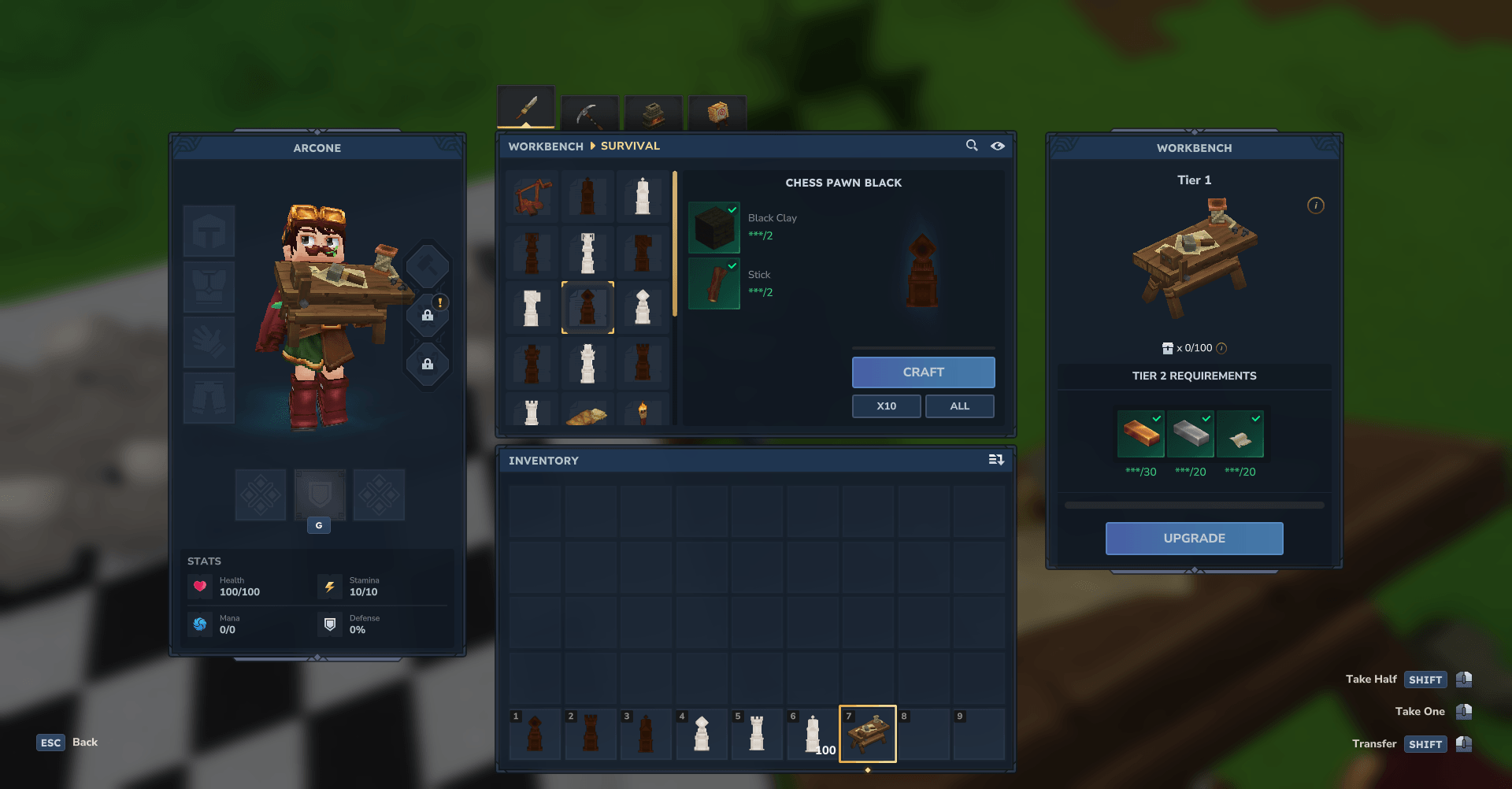Craft ten using the X10 button
The image size is (1512, 789).
(x=886, y=406)
